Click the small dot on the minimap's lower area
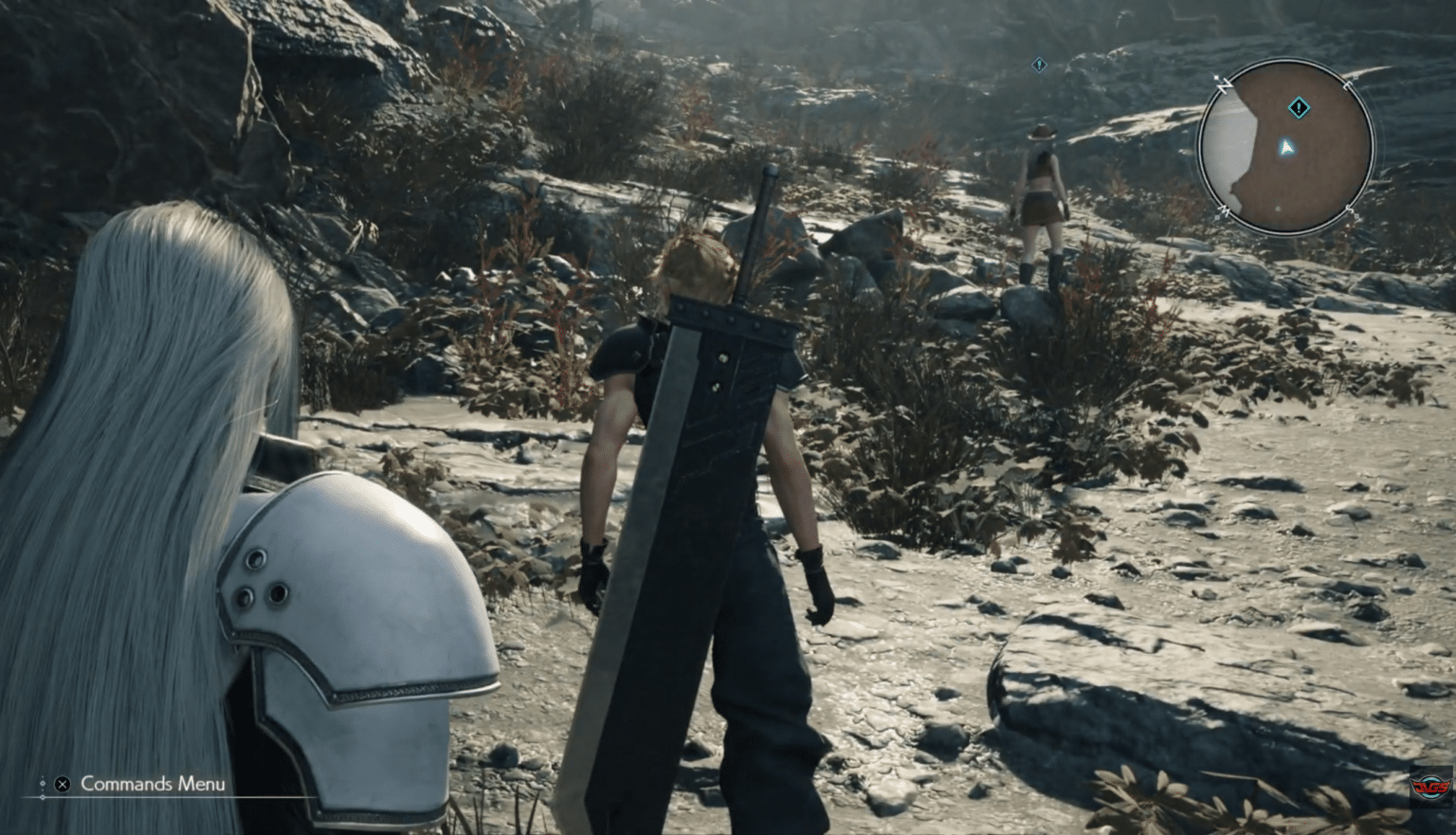1456x835 pixels. tap(1277, 209)
